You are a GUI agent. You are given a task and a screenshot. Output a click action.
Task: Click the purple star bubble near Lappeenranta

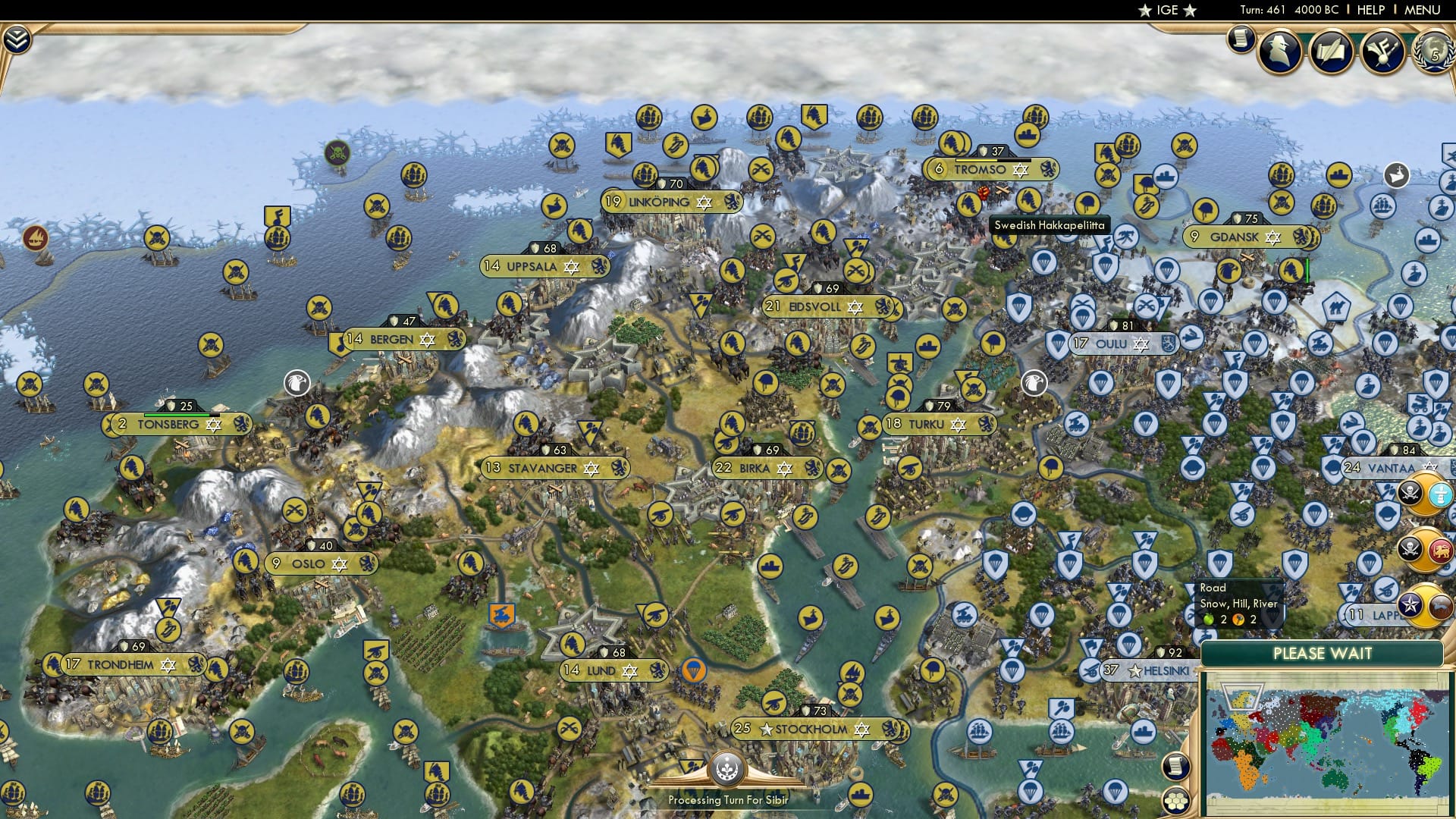(1410, 604)
